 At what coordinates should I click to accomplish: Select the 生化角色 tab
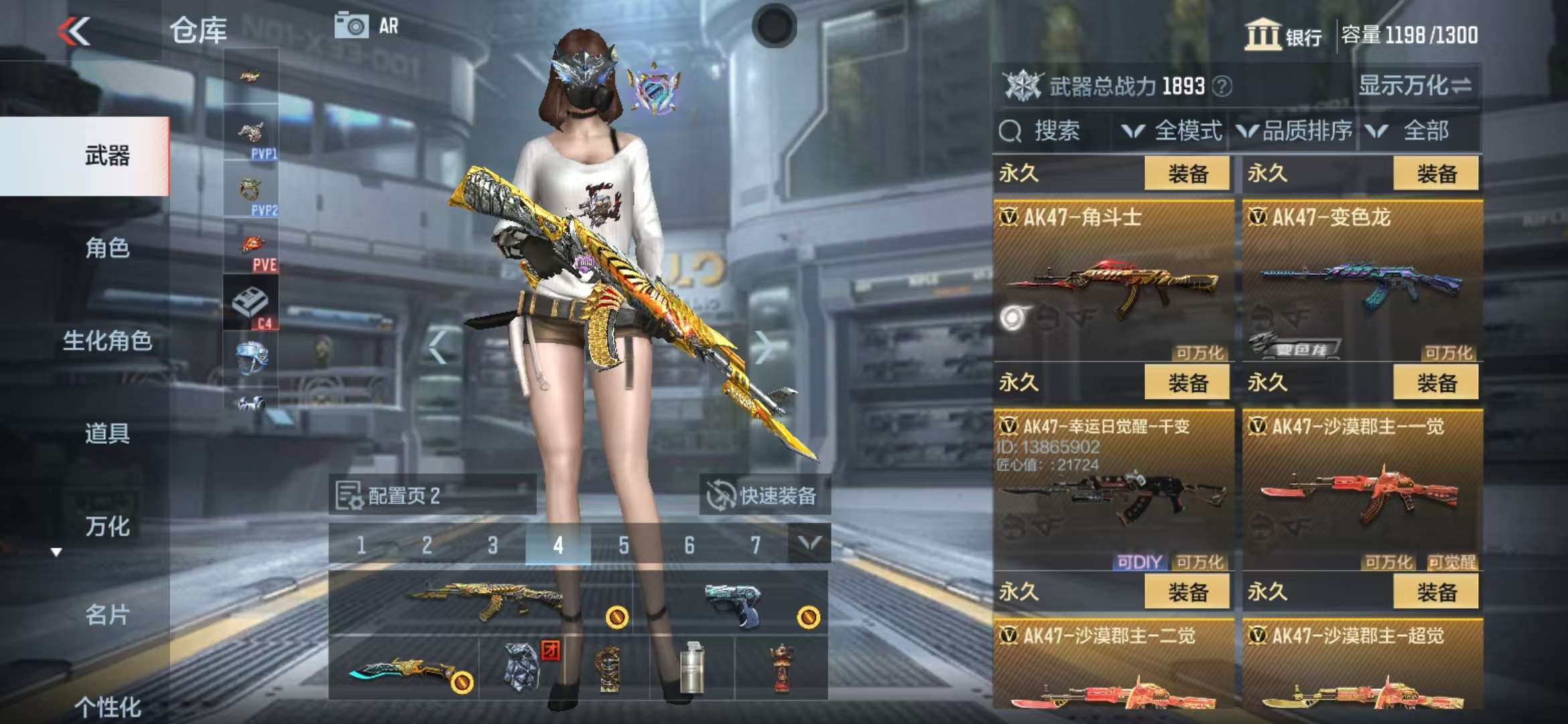click(x=107, y=341)
